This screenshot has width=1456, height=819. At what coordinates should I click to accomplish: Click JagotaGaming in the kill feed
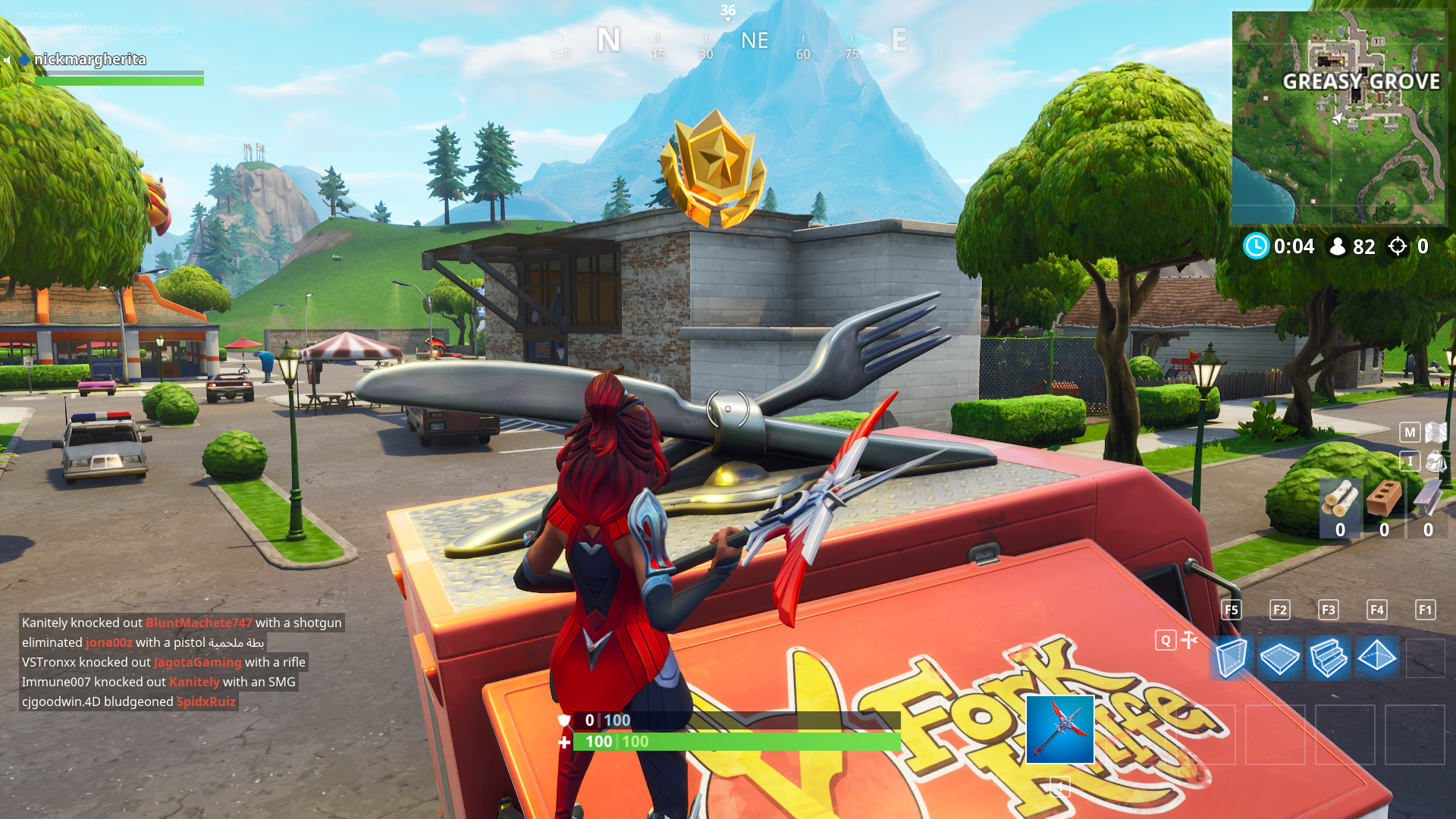pos(196,661)
